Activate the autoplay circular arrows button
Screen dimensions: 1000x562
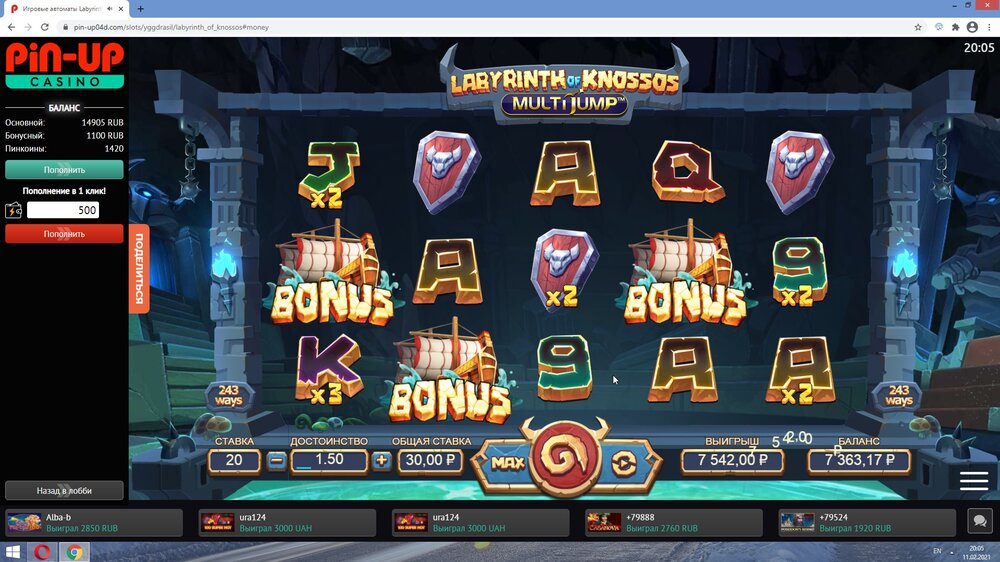click(x=622, y=462)
